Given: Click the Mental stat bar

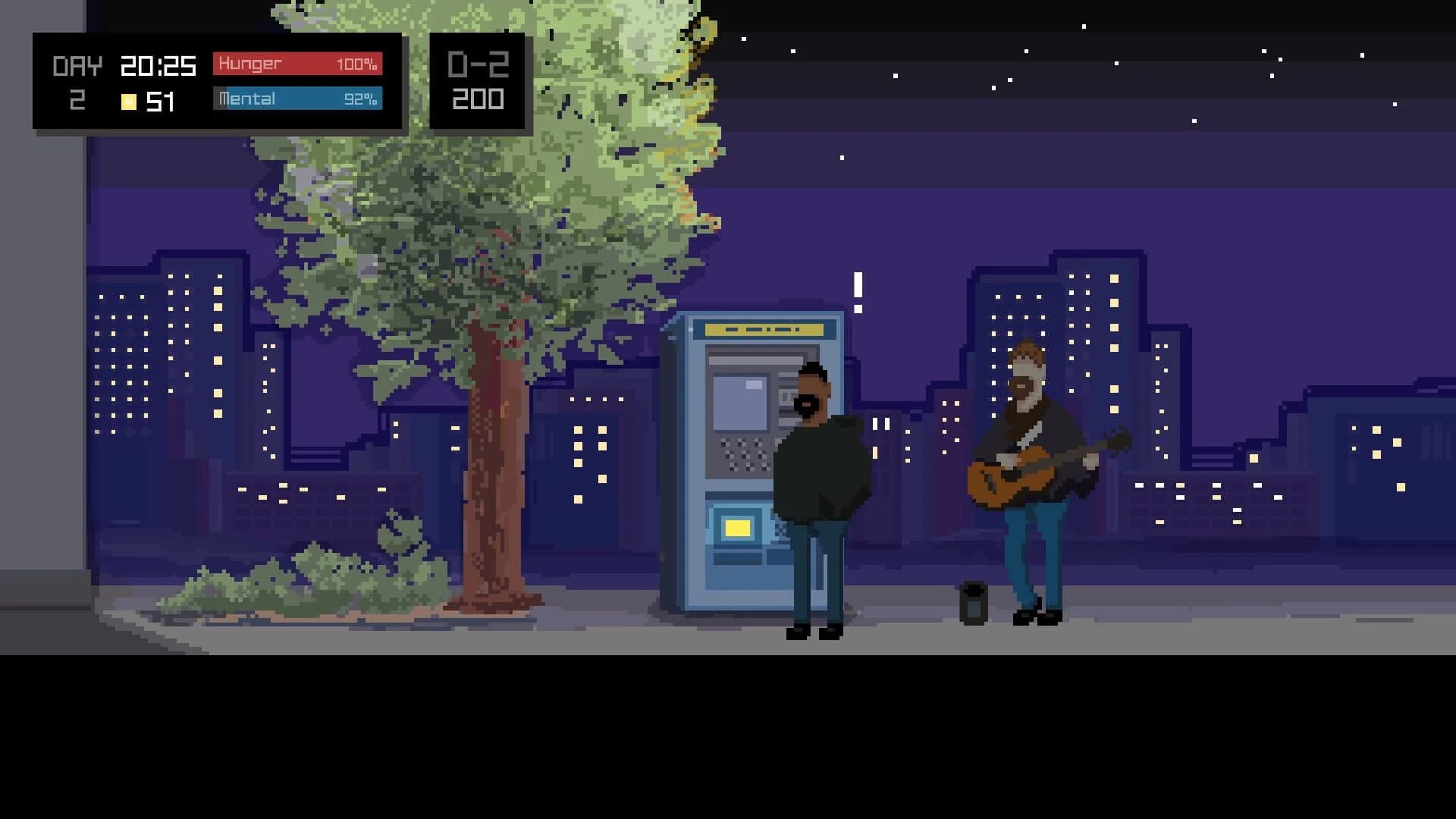Looking at the screenshot, I should point(296,99).
